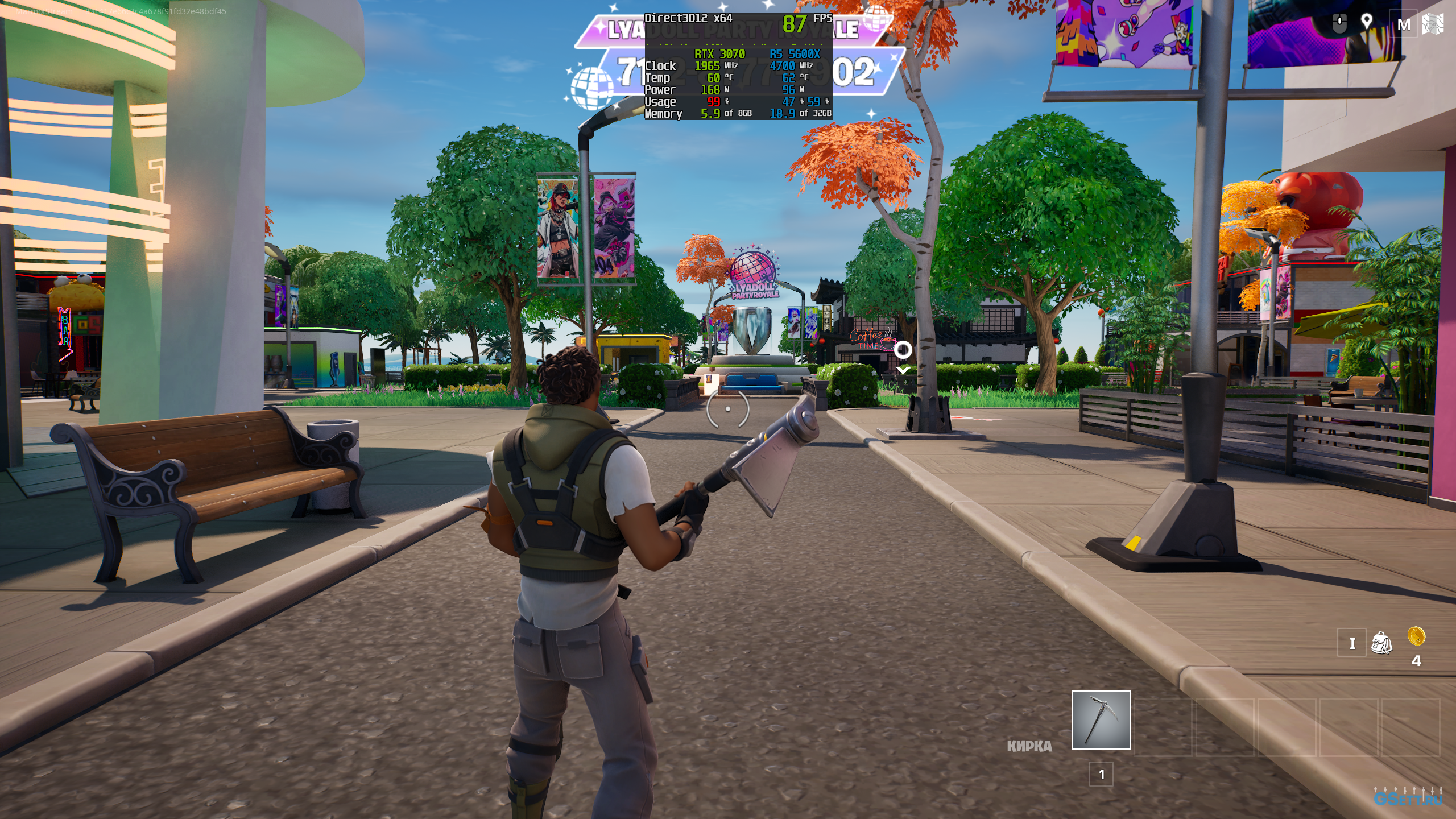This screenshot has height=819, width=1456.
Task: Click the map pin marker icon
Action: pos(1366,23)
